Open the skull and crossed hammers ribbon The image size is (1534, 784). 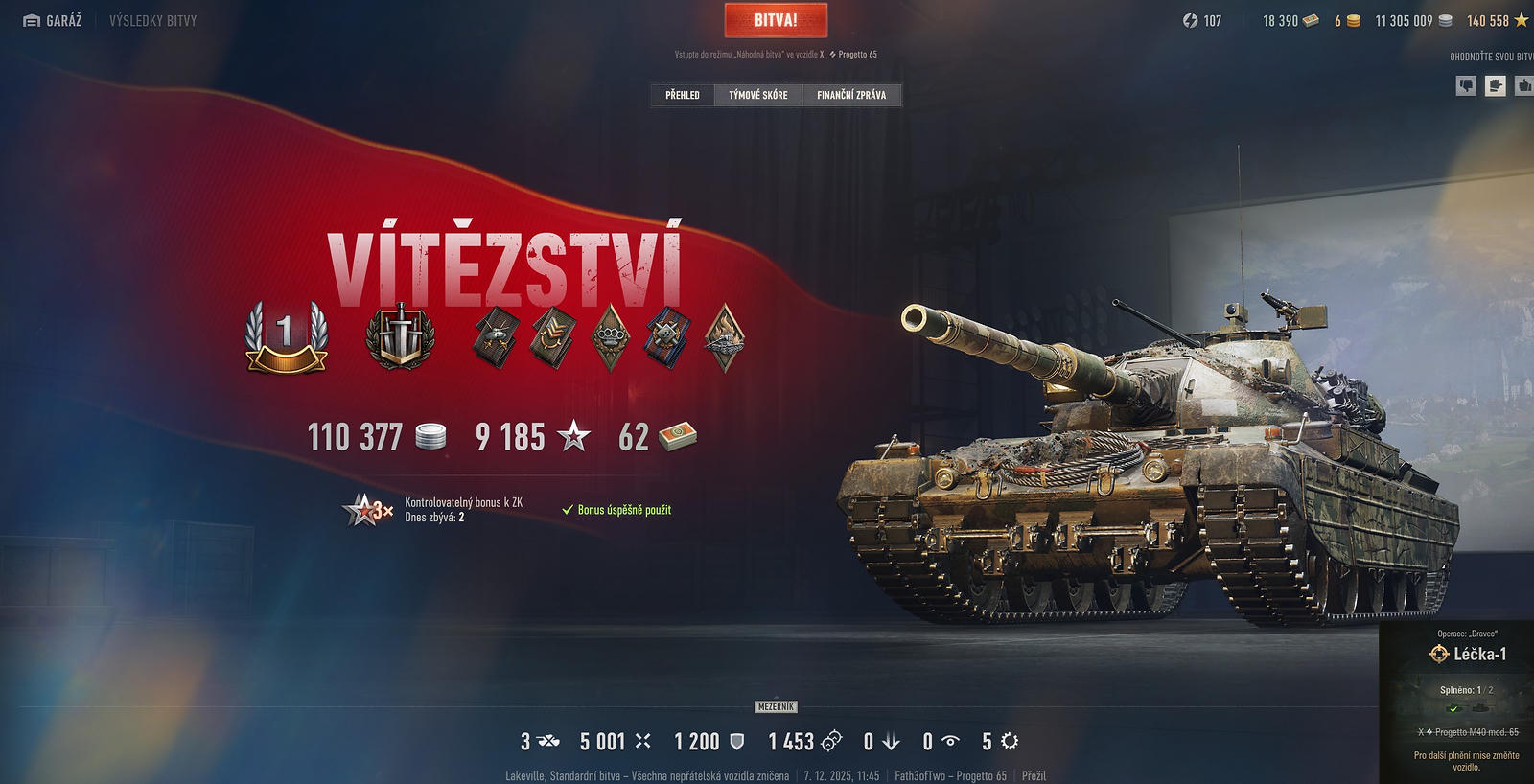[667, 336]
